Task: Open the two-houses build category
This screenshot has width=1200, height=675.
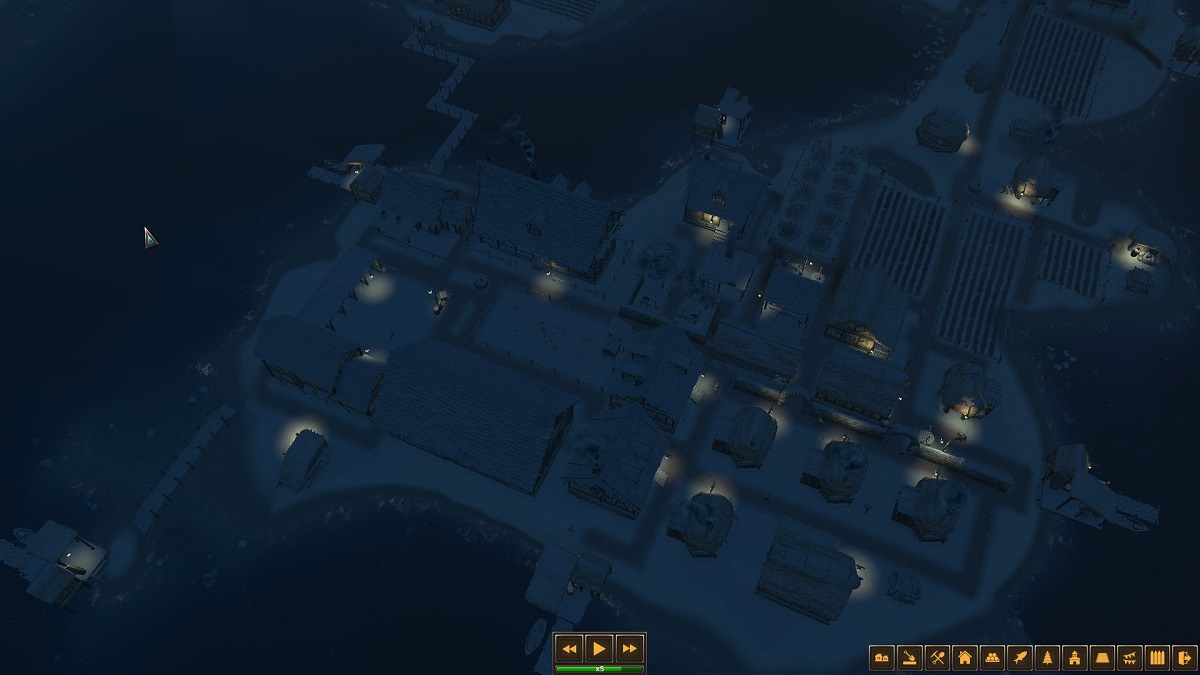Action: 882,657
